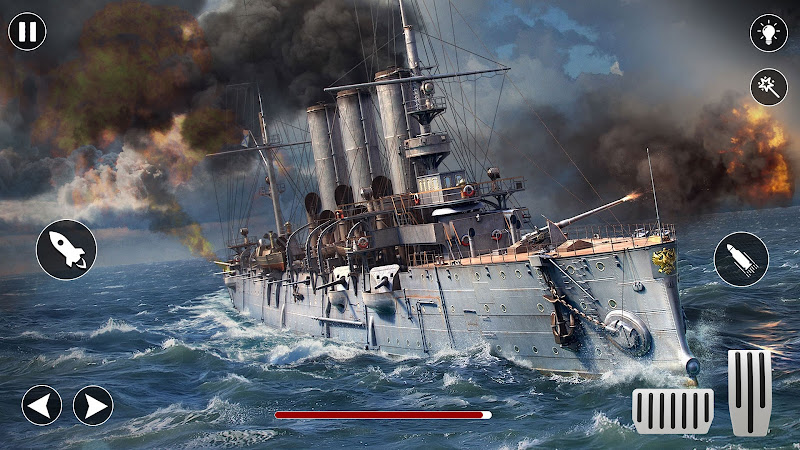This screenshot has width=800, height=450.
Task: Launch a rocket missile
Action: [66, 250]
